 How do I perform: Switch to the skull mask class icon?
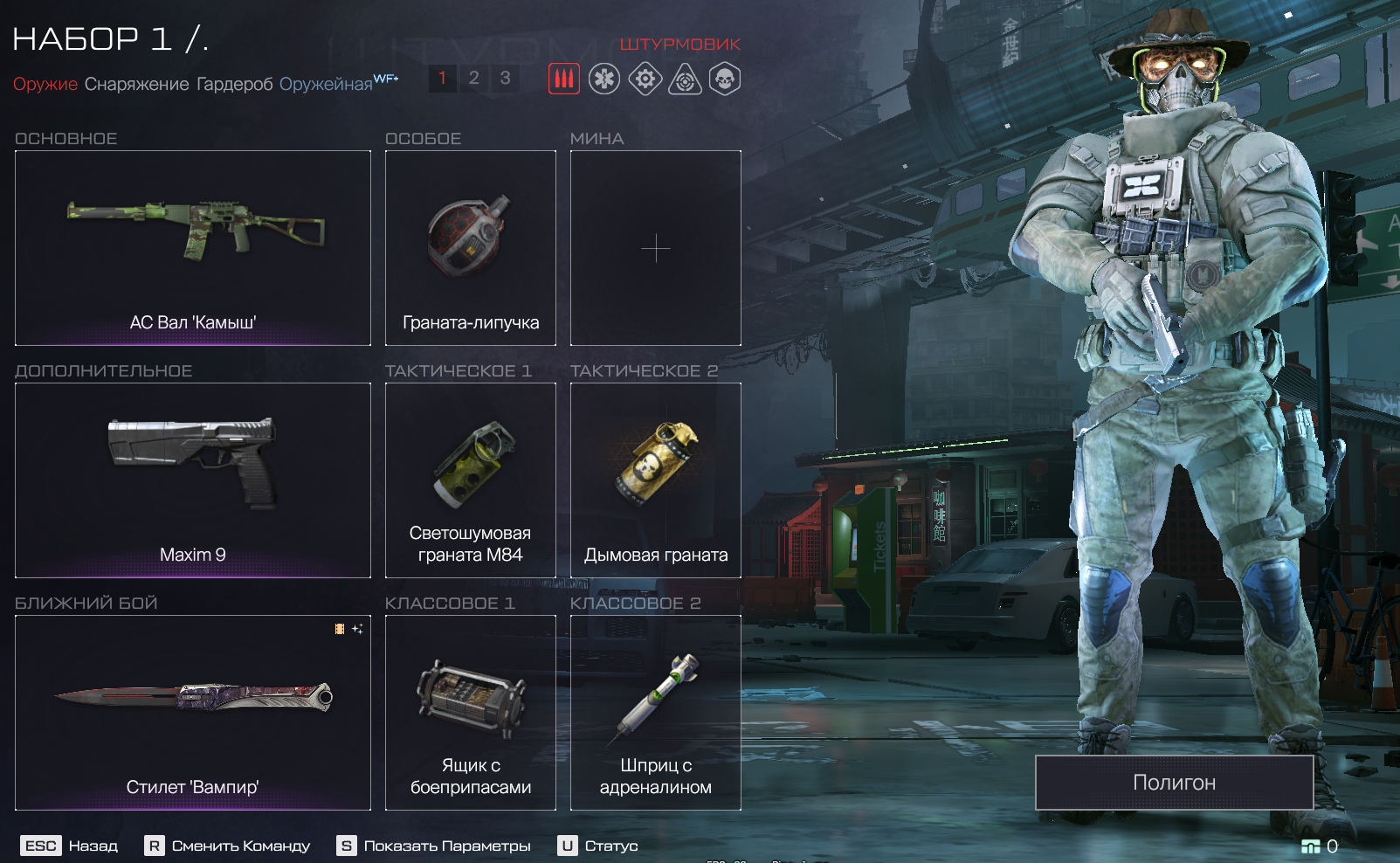[725, 79]
